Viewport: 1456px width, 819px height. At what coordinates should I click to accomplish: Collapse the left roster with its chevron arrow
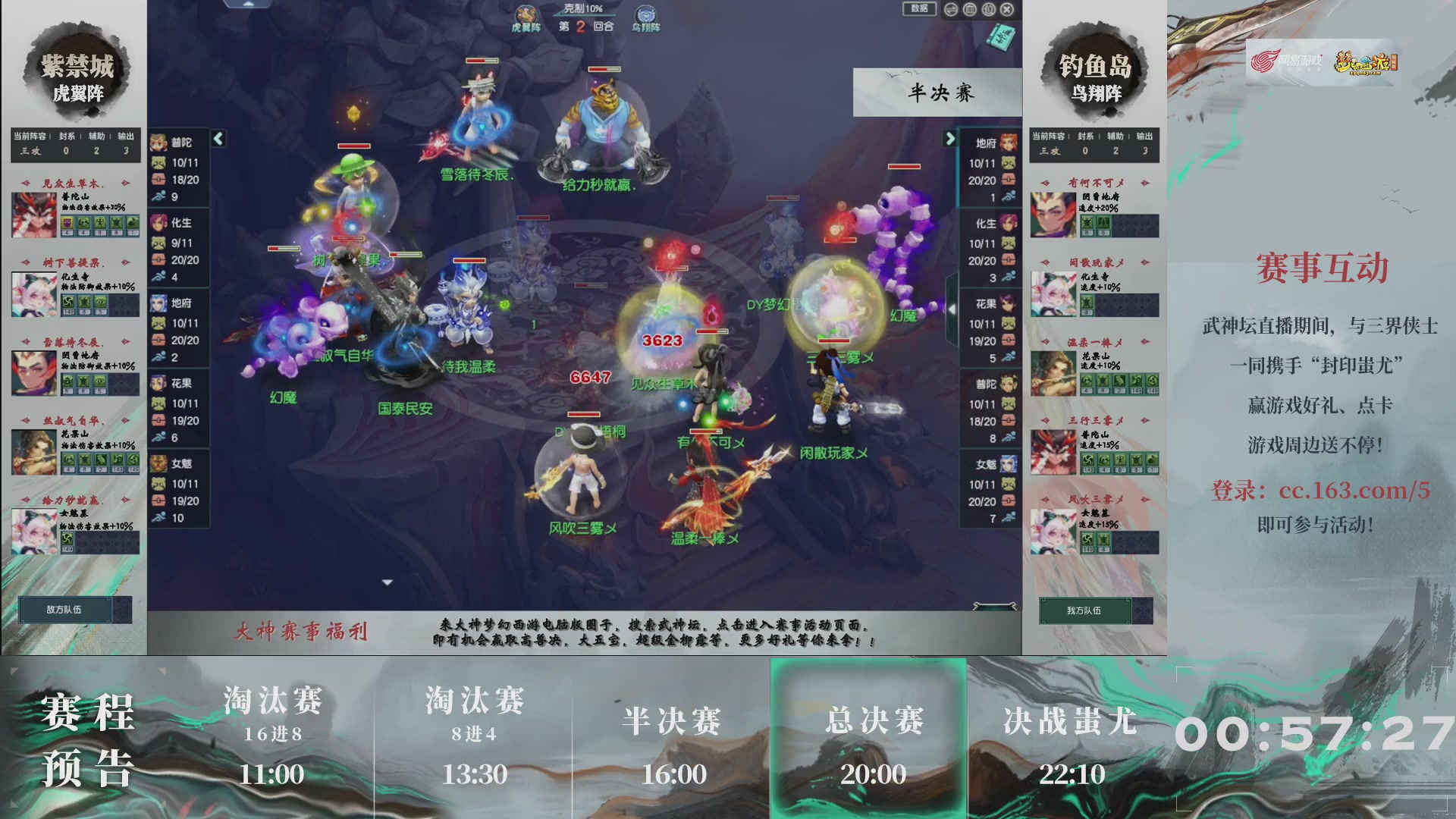218,139
